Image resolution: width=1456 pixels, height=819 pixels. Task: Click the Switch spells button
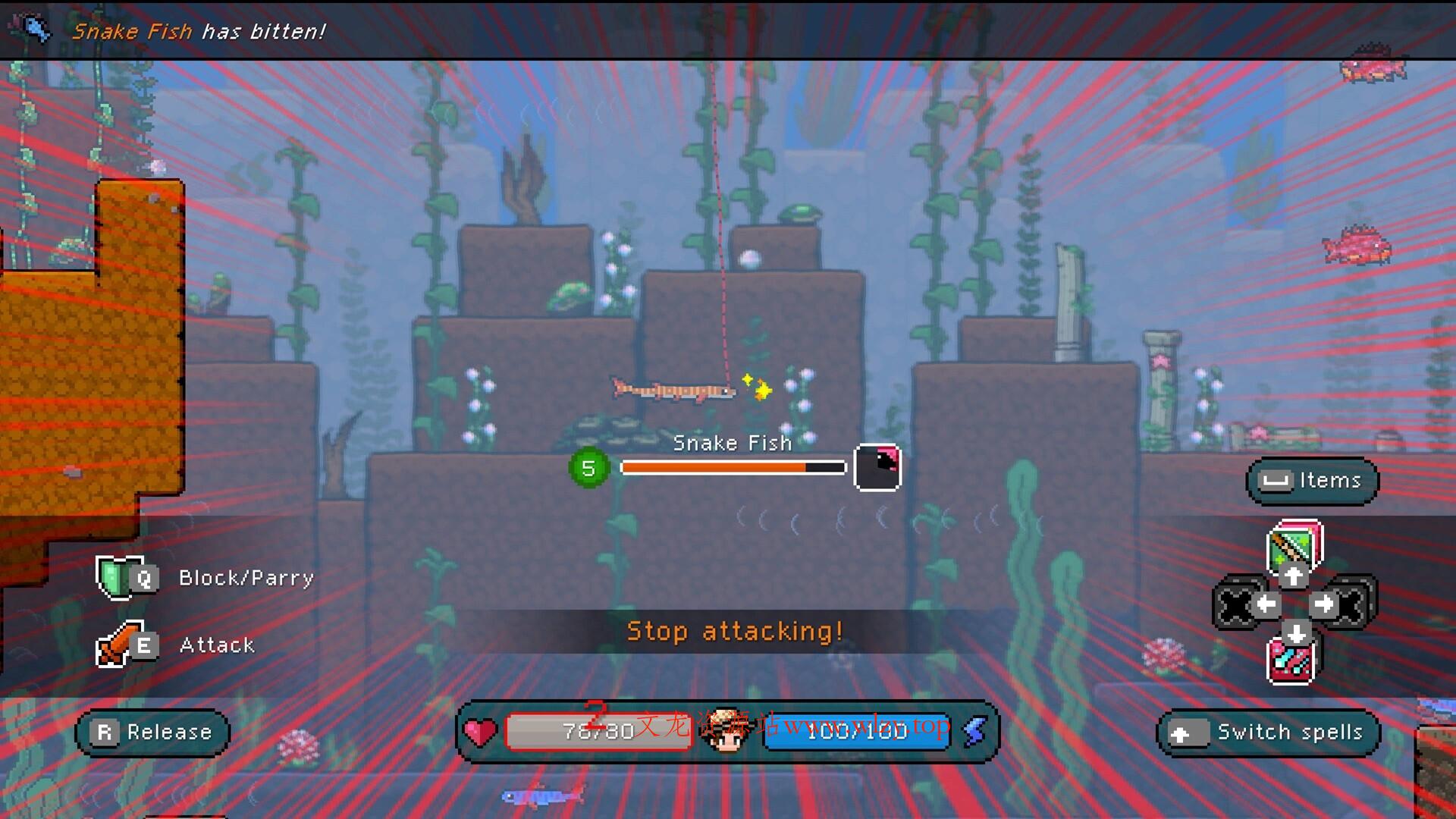1268,733
